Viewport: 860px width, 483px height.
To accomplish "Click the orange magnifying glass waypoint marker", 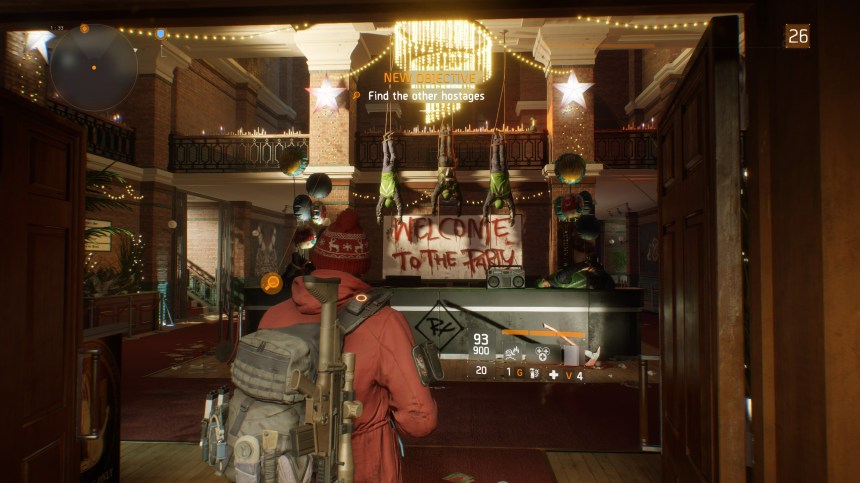I will pyautogui.click(x=270, y=283).
